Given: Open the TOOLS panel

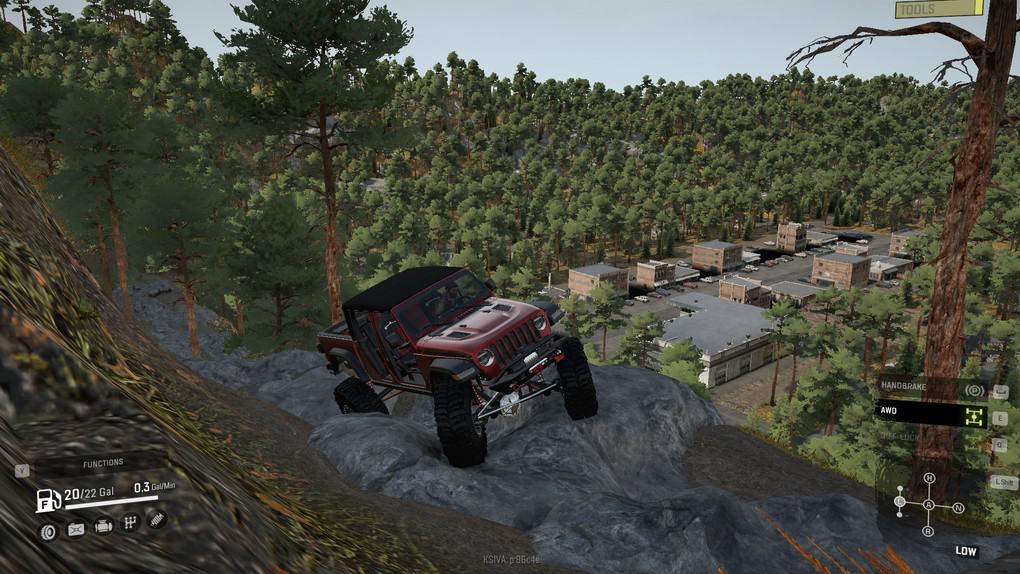Looking at the screenshot, I should click(x=938, y=9).
